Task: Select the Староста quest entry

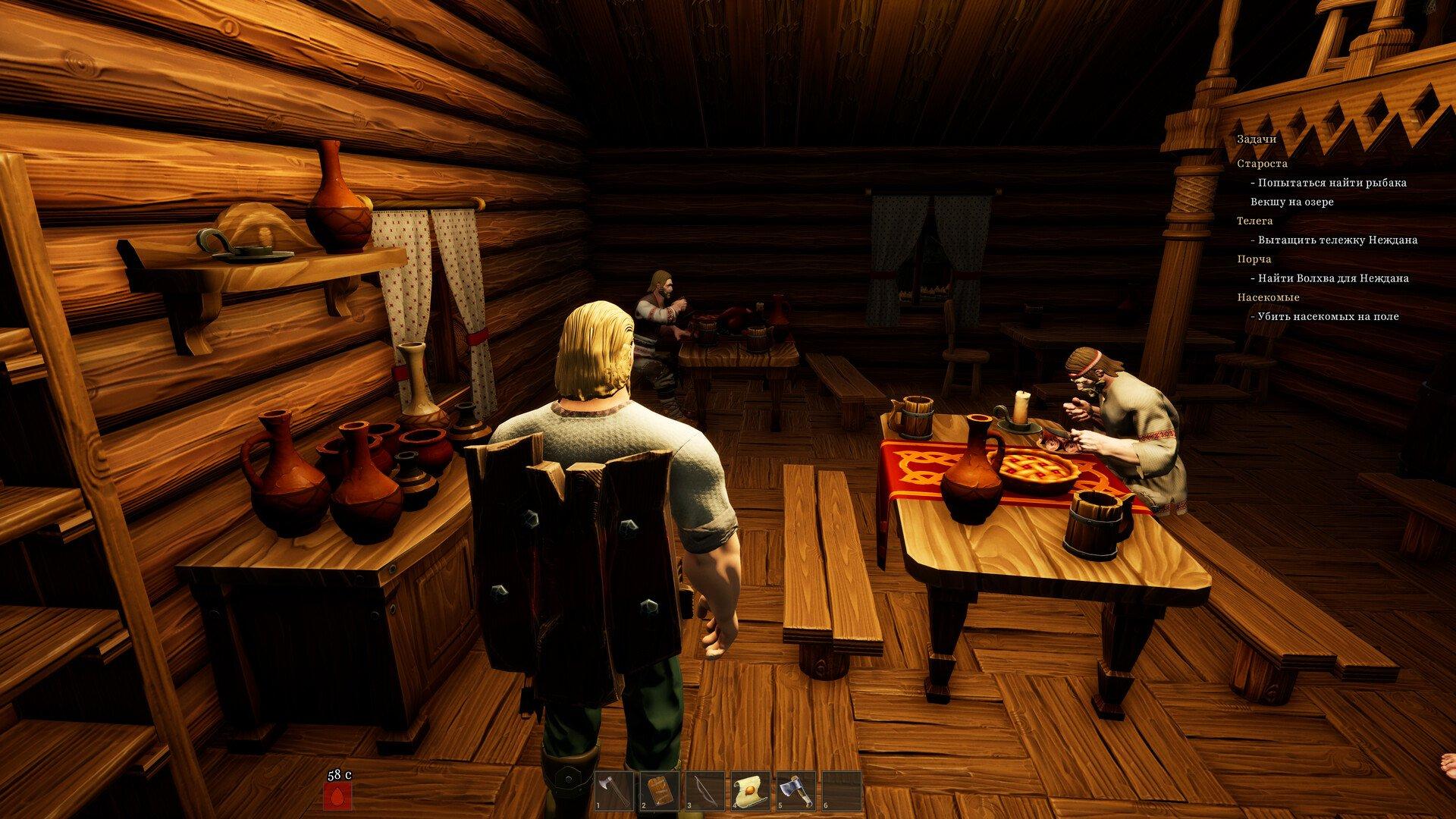Action: tap(1262, 164)
